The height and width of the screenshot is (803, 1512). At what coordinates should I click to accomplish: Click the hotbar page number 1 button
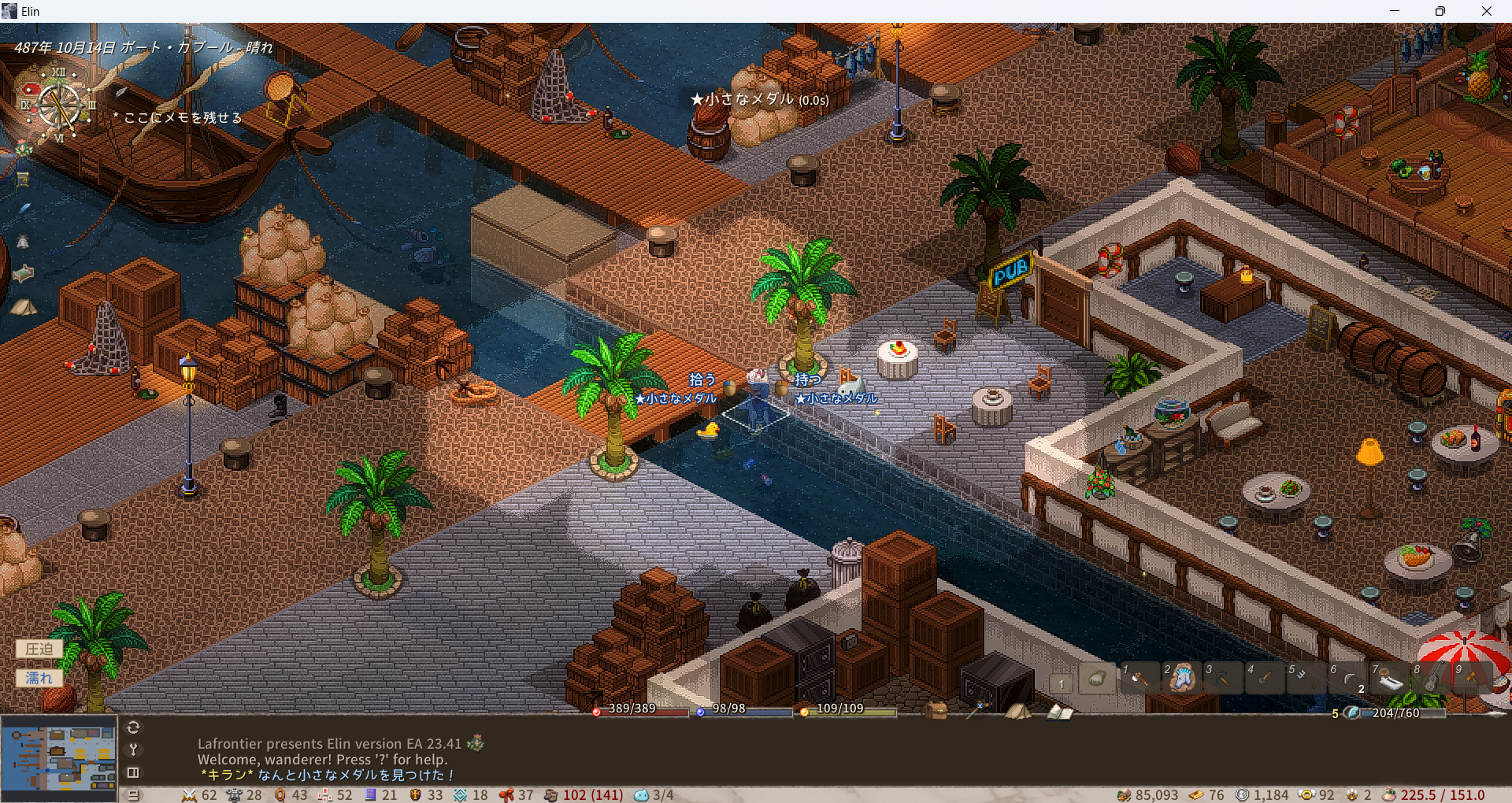click(x=1061, y=683)
